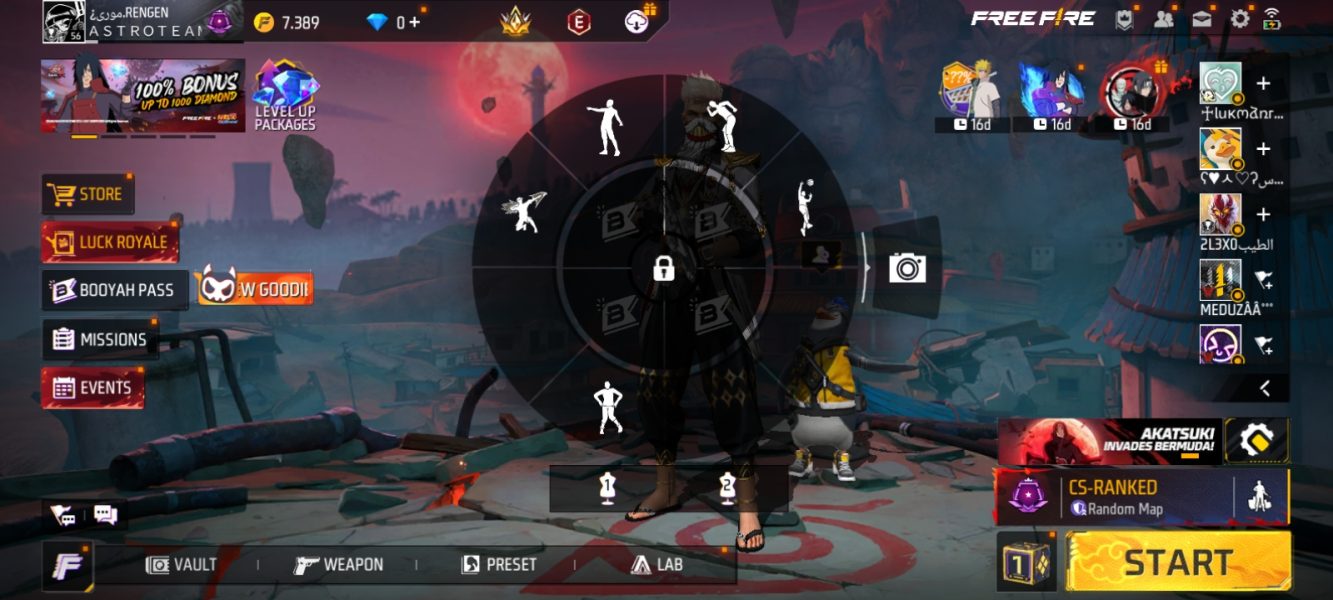This screenshot has width=1333, height=600.
Task: Open the Vault tab
Action: pyautogui.click(x=181, y=565)
